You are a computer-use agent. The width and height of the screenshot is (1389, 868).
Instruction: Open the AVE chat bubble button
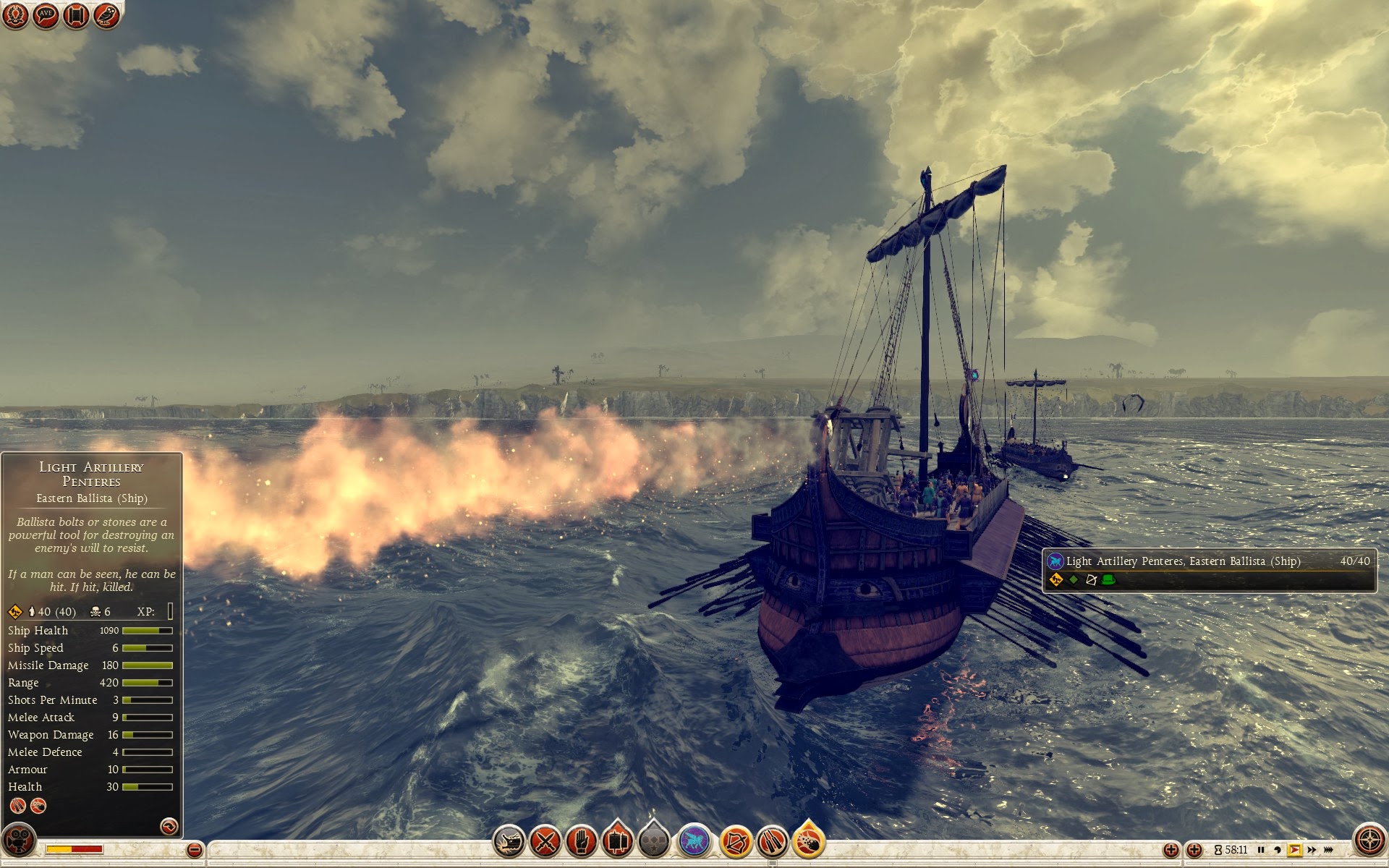(46, 15)
